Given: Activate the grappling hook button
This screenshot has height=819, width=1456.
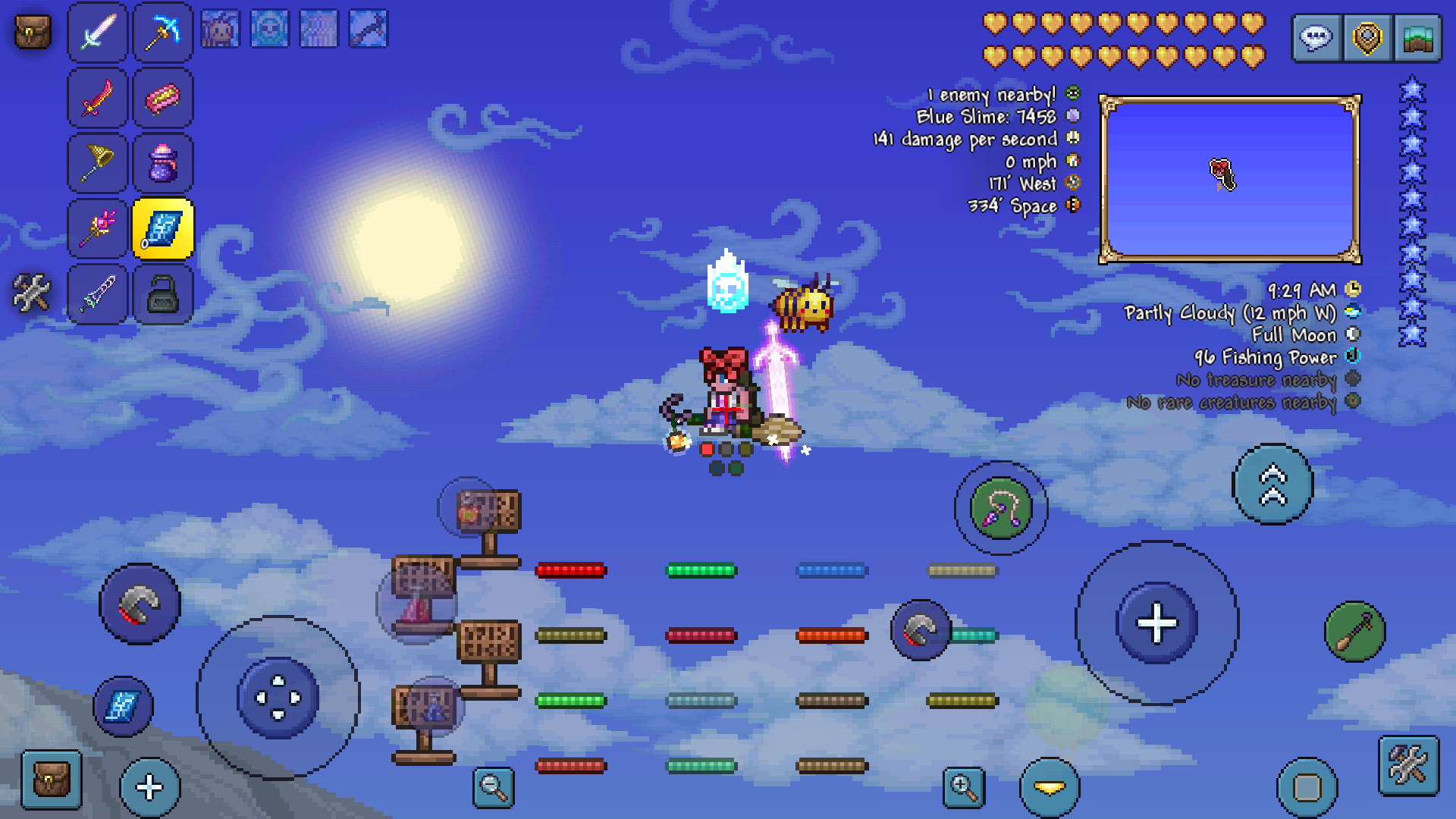Looking at the screenshot, I should (1001, 507).
